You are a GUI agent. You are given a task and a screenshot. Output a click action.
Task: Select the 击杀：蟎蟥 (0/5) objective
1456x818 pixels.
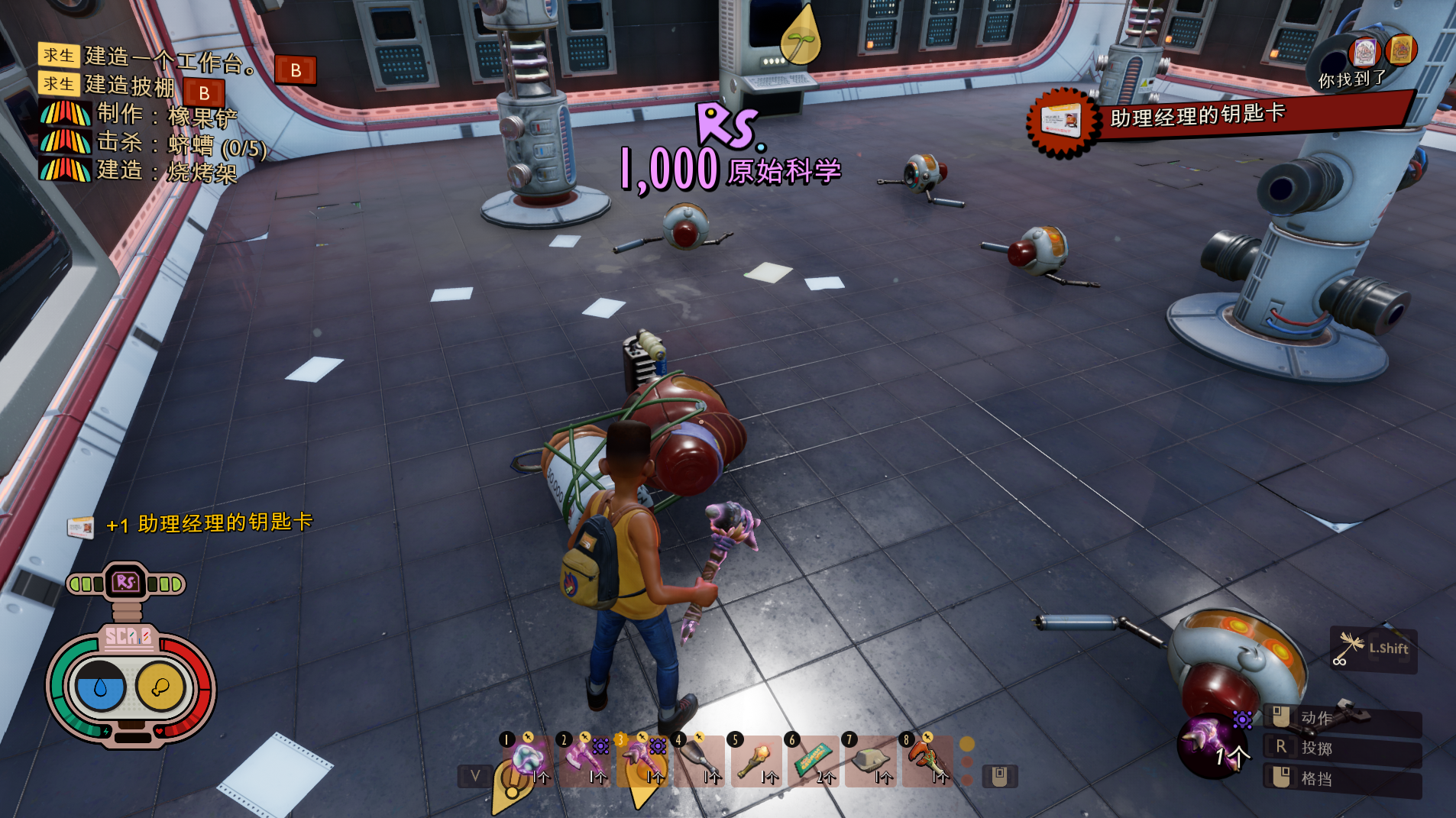click(x=182, y=144)
